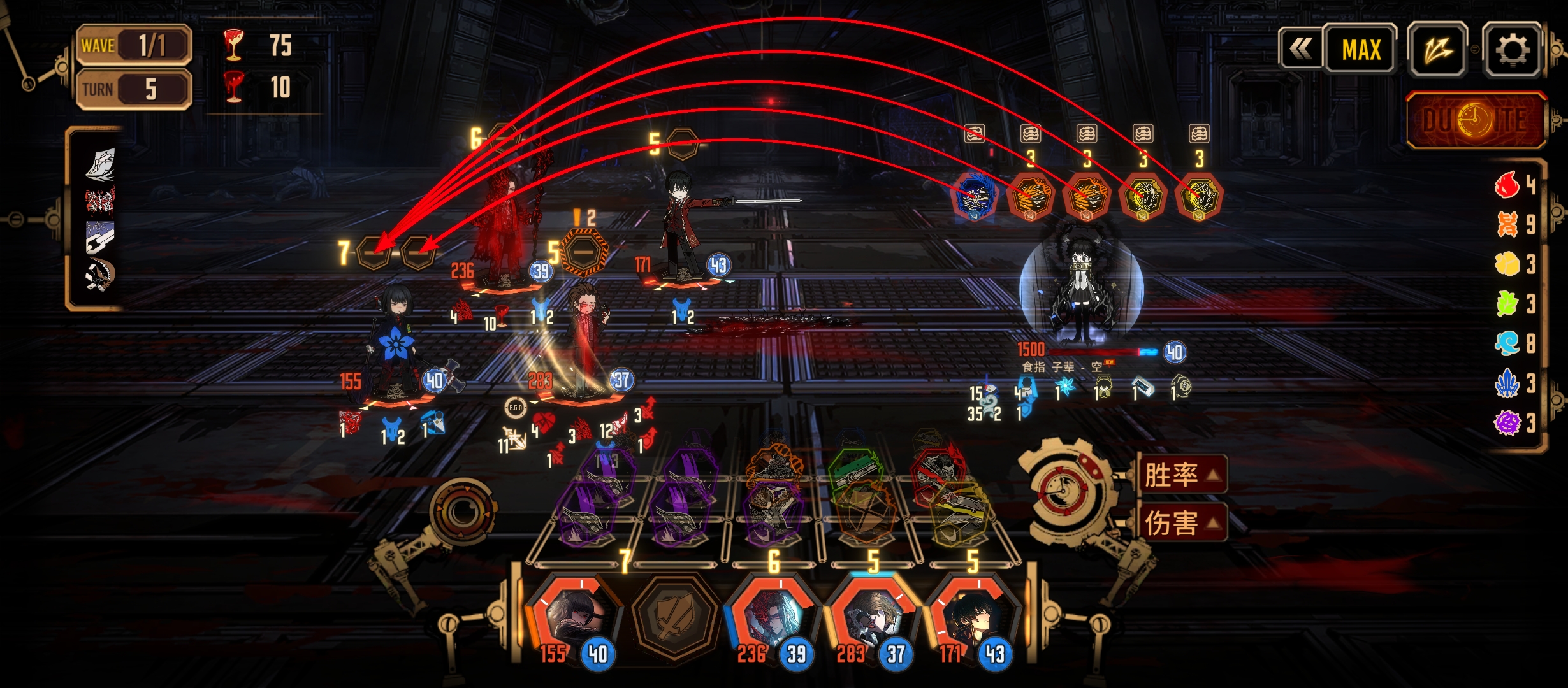The height and width of the screenshot is (688, 1568).
Task: Select the portrait with 283 HP
Action: tap(872, 619)
